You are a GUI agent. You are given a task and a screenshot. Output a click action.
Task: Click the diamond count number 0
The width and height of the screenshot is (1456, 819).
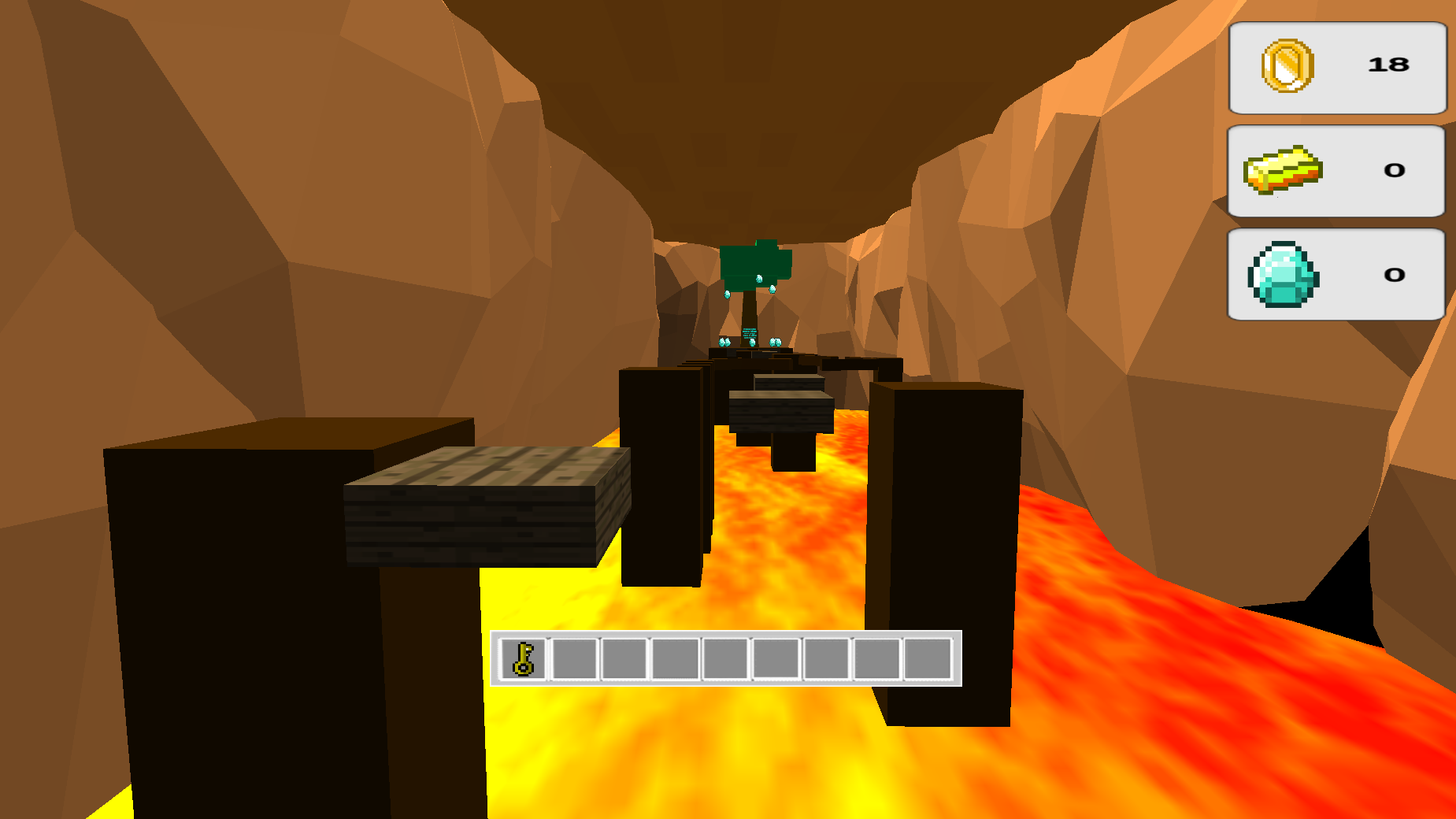pyautogui.click(x=1395, y=275)
